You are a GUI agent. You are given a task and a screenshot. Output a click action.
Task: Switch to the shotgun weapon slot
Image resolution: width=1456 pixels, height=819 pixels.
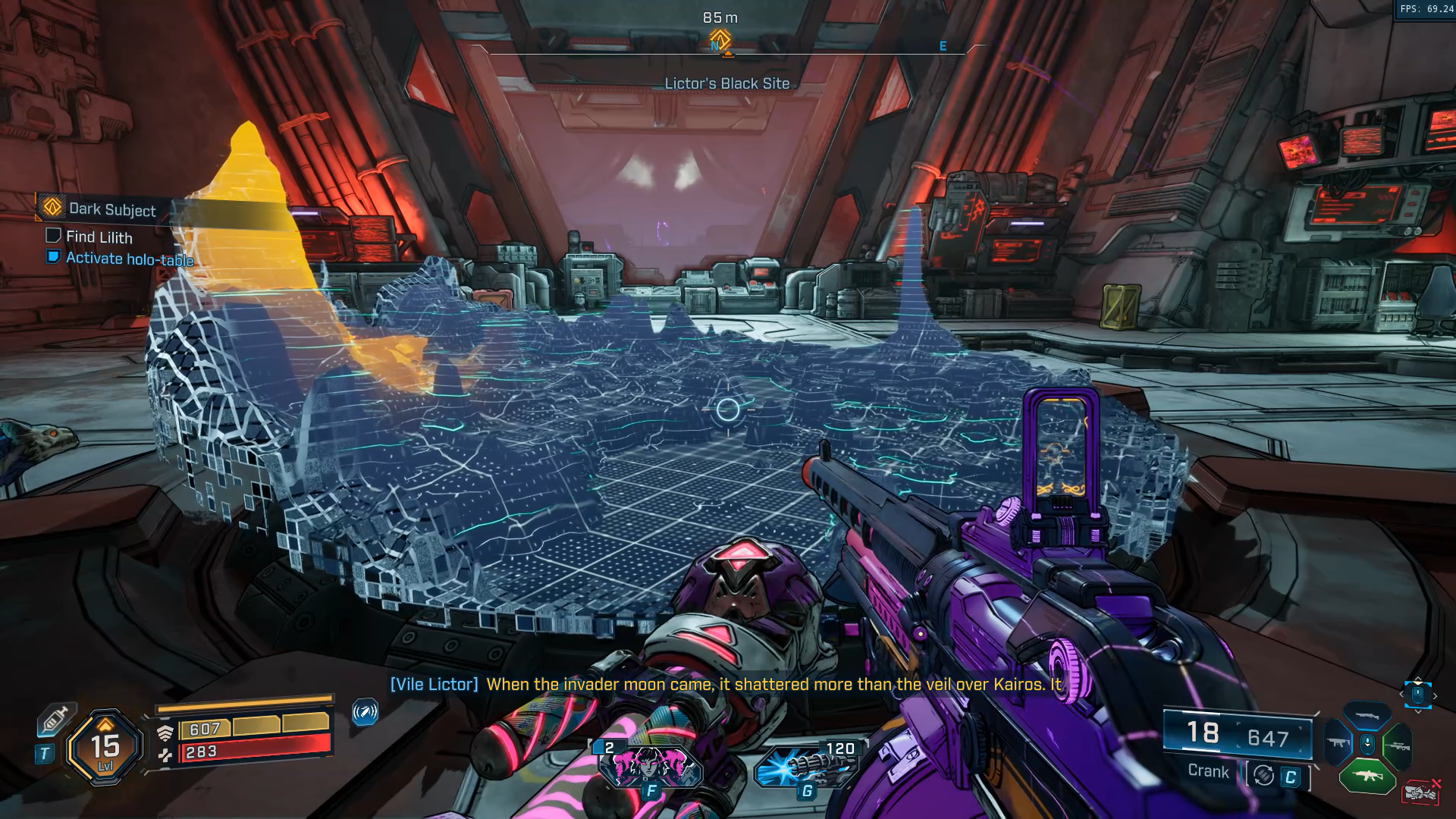[1366, 715]
